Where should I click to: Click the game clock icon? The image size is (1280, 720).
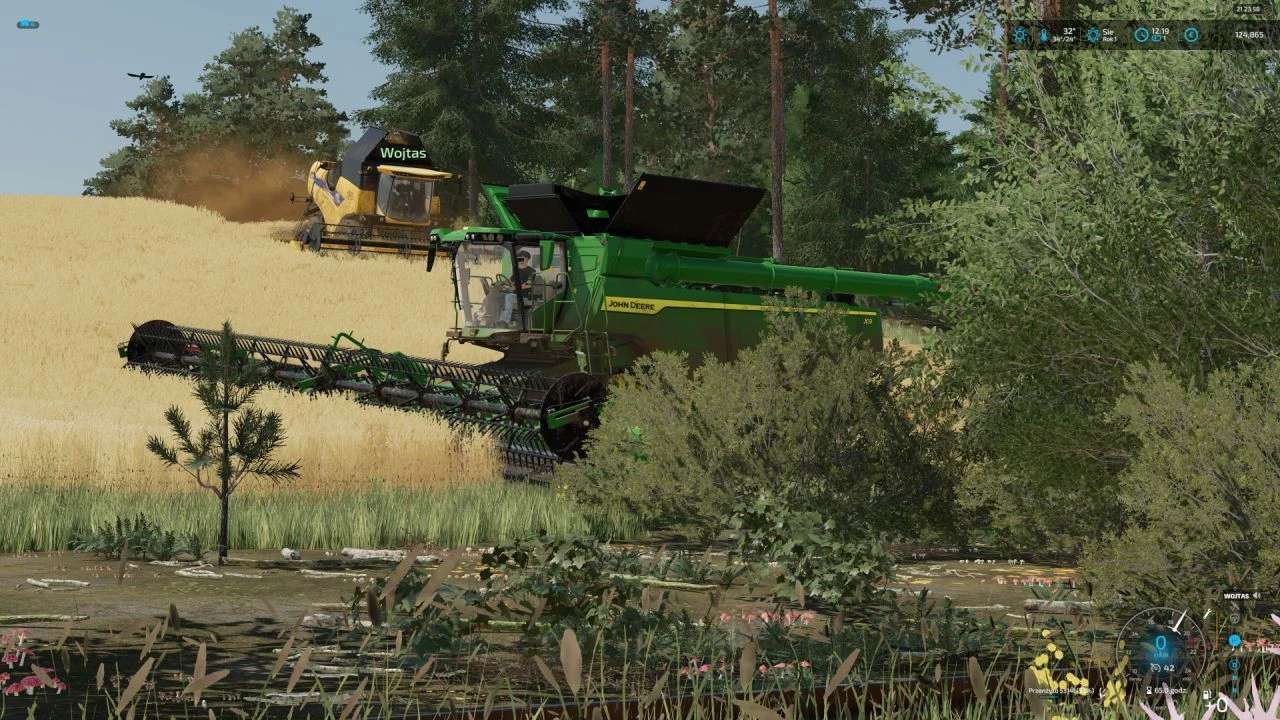1141,35
